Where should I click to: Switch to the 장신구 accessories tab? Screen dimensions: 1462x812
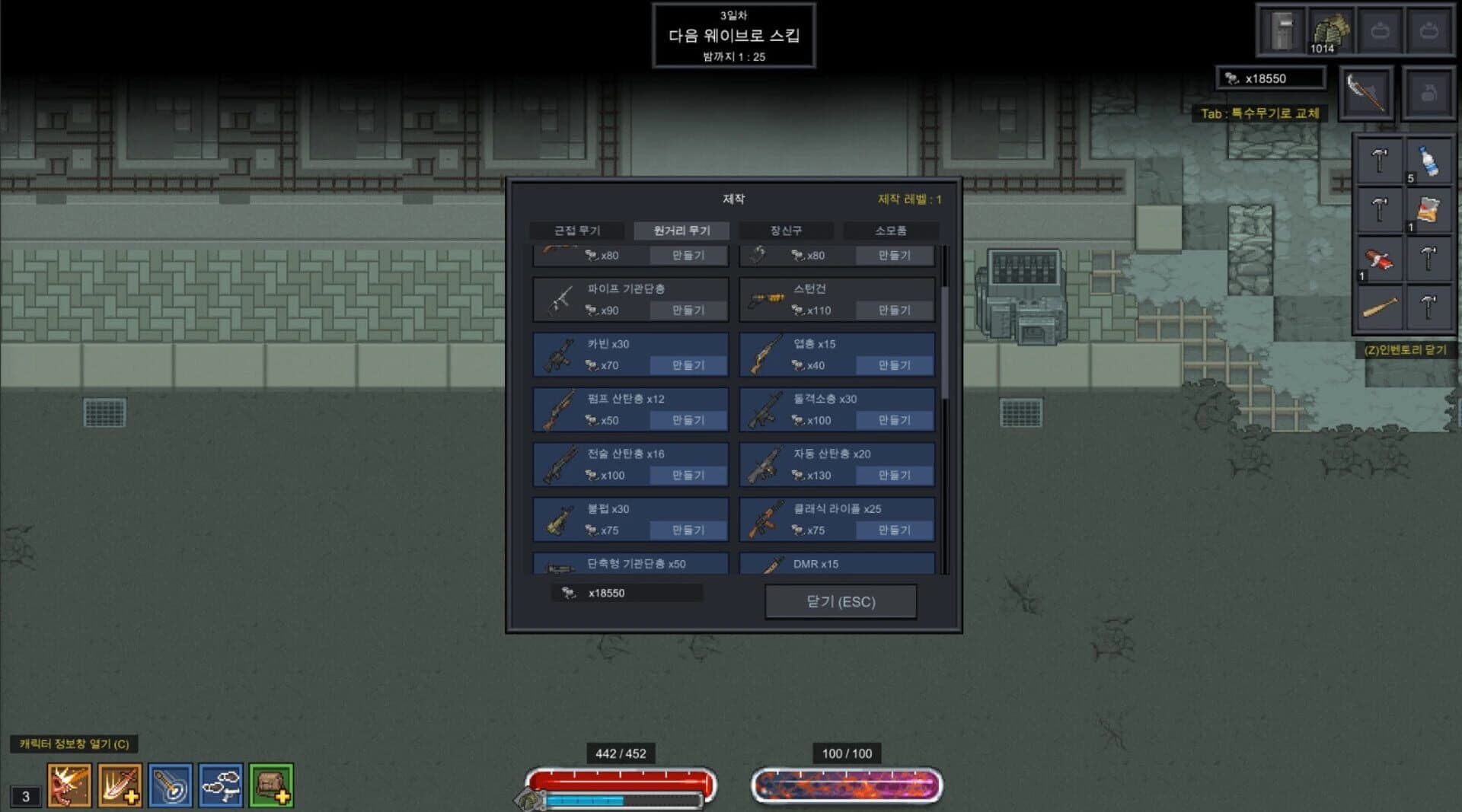click(x=787, y=231)
